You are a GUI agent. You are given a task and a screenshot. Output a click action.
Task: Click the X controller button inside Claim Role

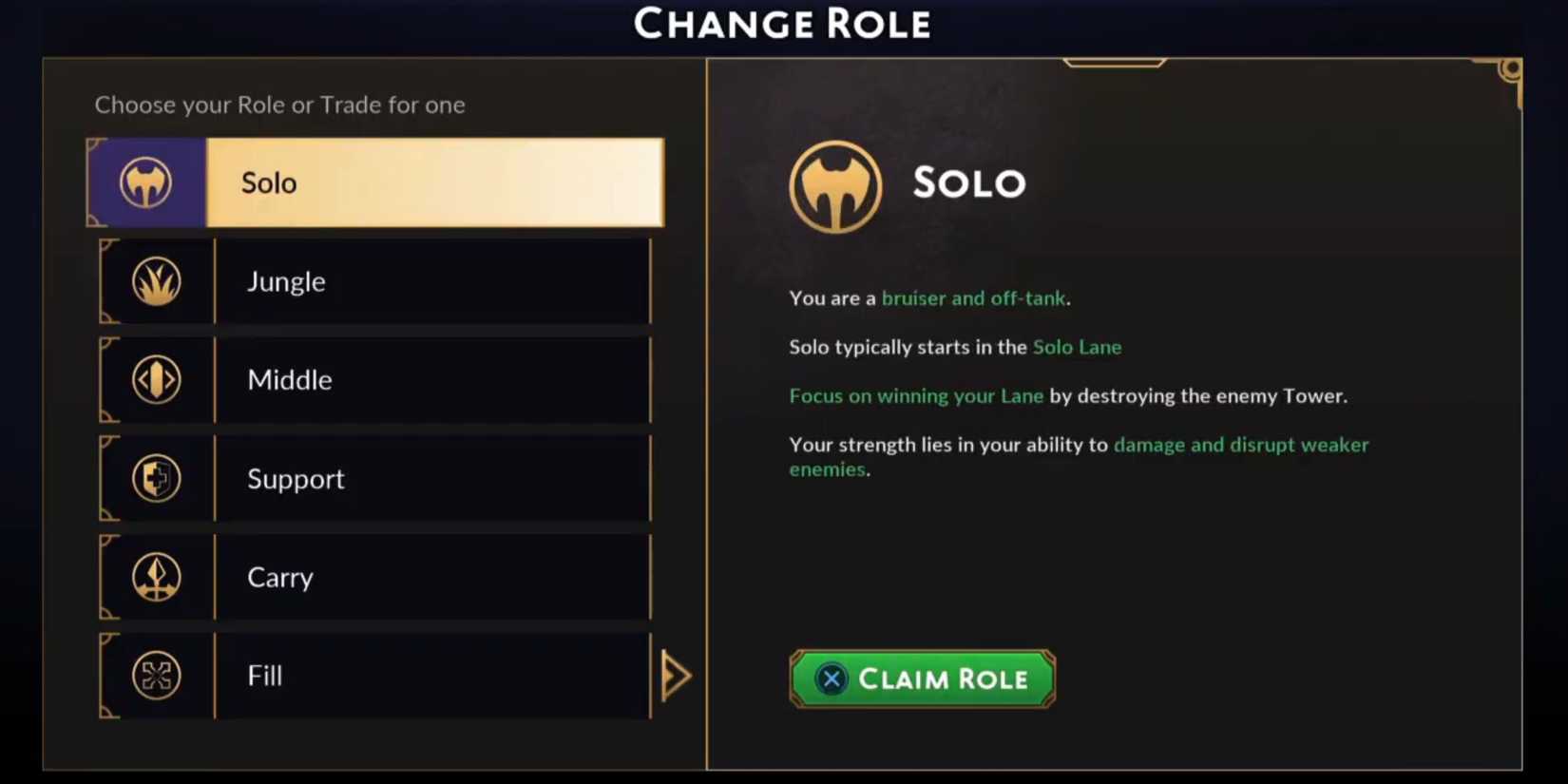tap(831, 679)
